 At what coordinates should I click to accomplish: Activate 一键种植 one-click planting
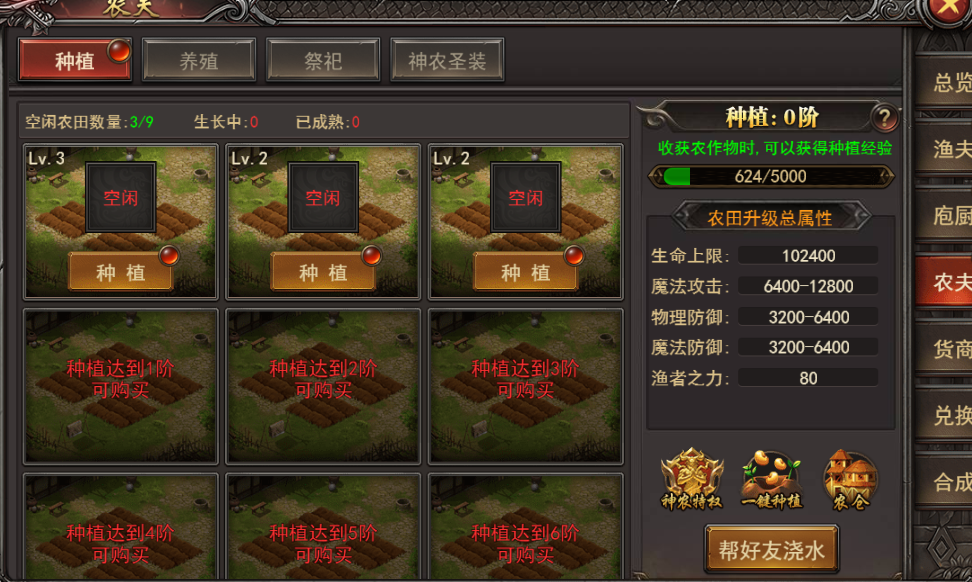[x=771, y=479]
